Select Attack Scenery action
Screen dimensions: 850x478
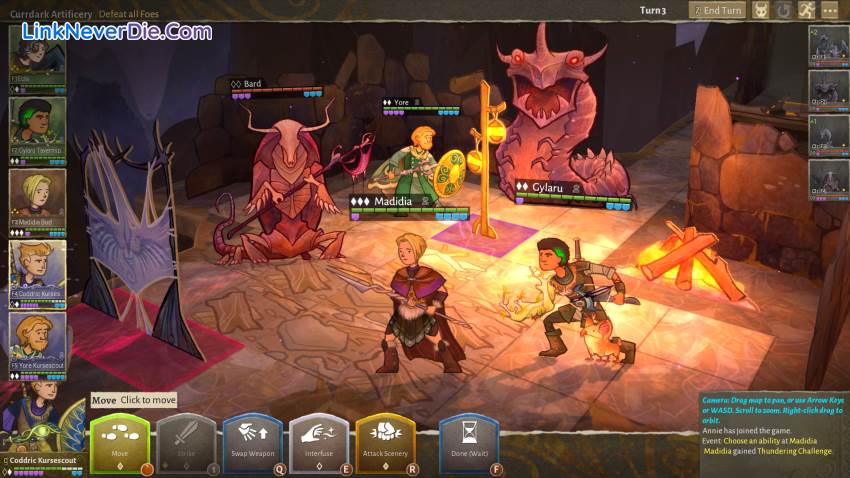coord(385,441)
